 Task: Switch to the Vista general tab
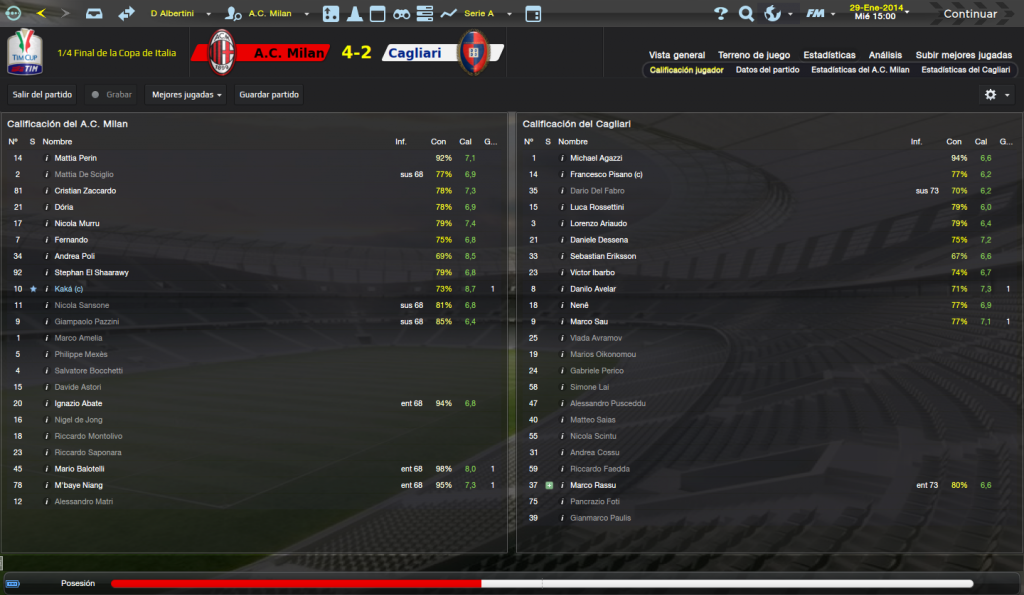point(677,55)
